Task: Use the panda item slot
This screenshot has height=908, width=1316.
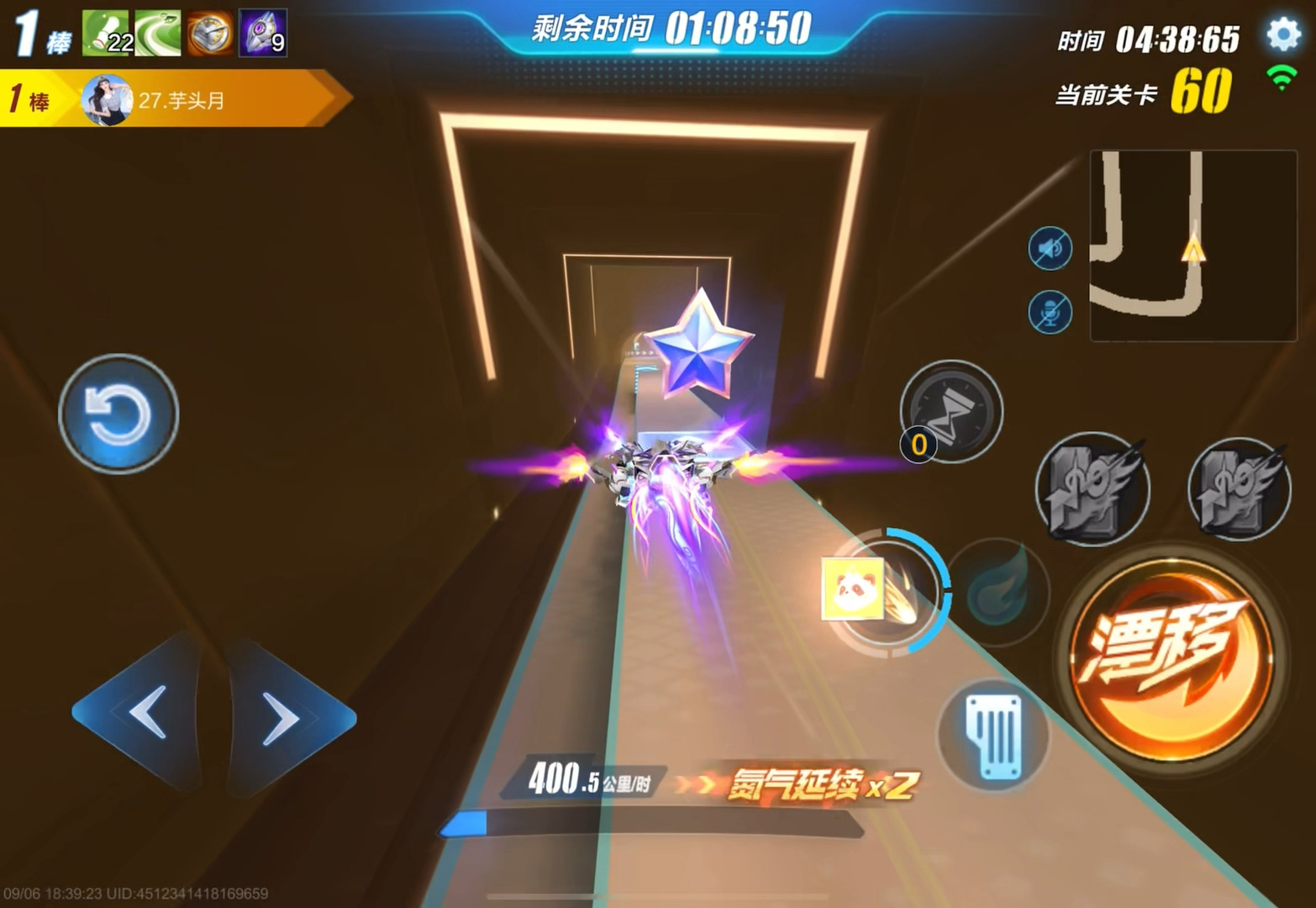Action: click(x=853, y=589)
